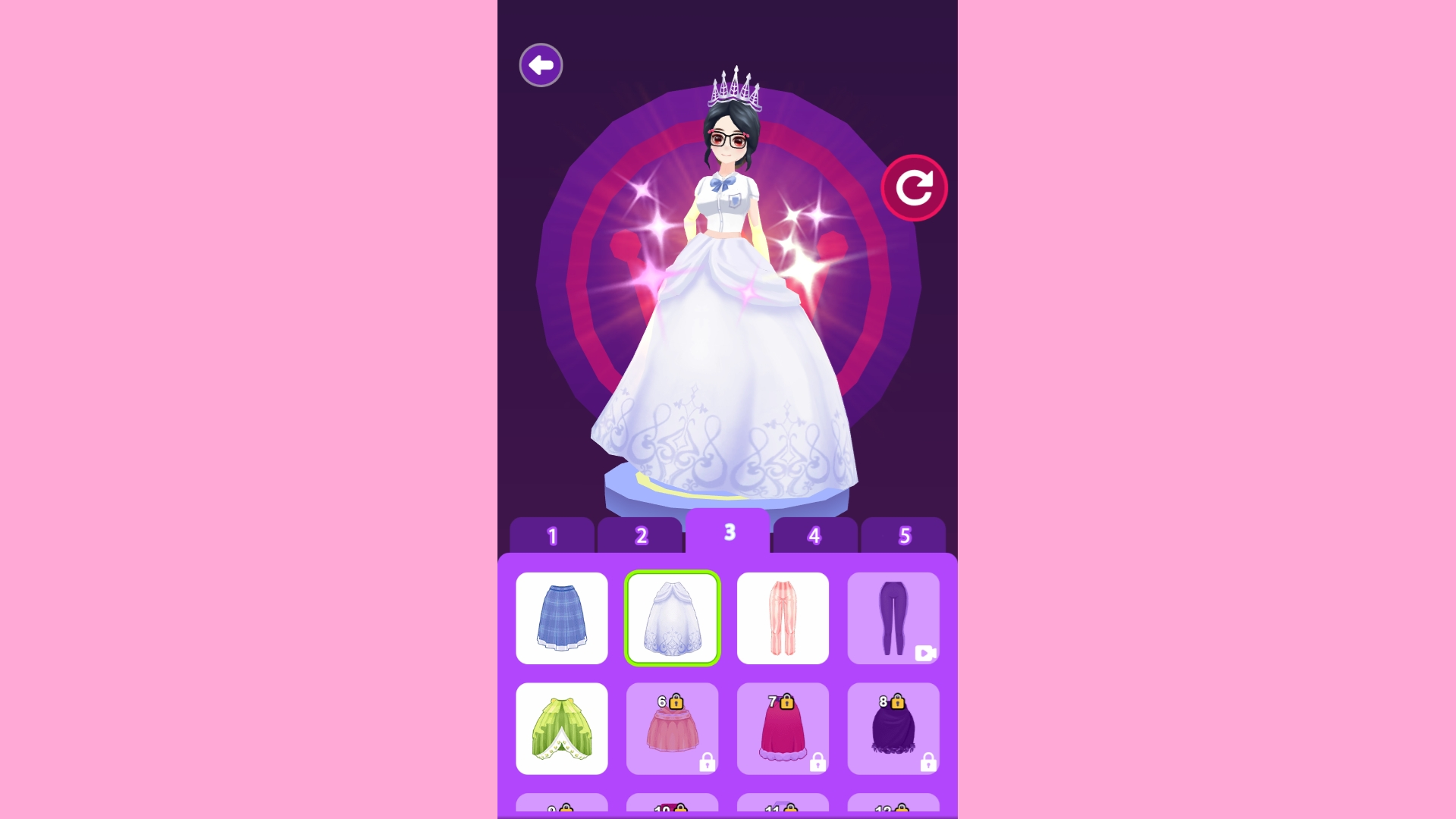Select the equipped white bridal gown thumbnail
This screenshot has height=819, width=1456.
673,618
